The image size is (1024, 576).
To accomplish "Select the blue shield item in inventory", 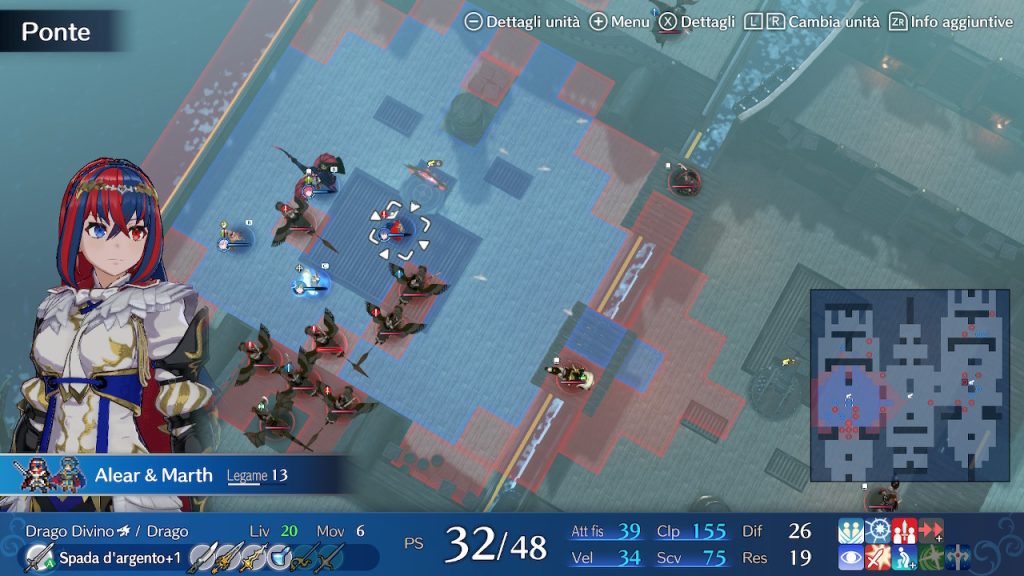I will click(277, 558).
